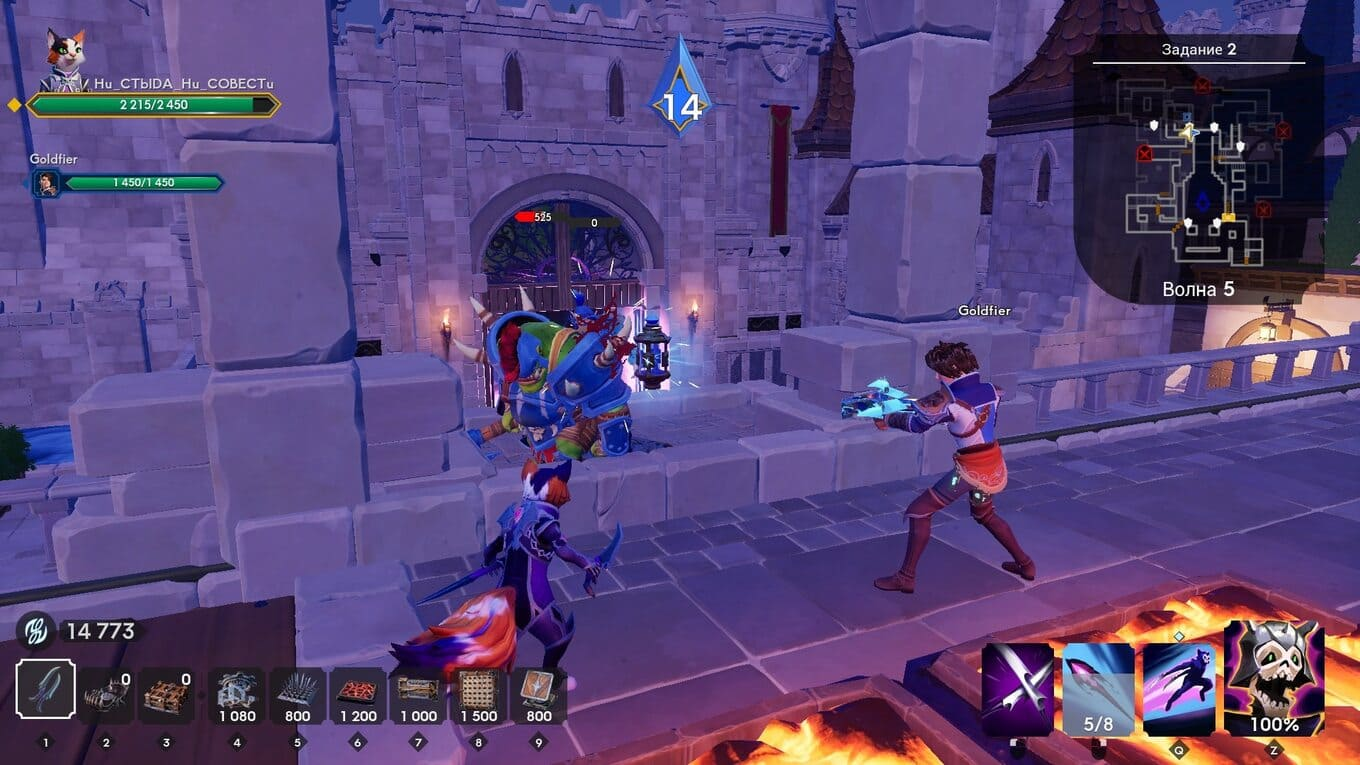Screen dimensions: 1360x765
Task: Select the dagger weapon in slot 1
Action: [46, 690]
